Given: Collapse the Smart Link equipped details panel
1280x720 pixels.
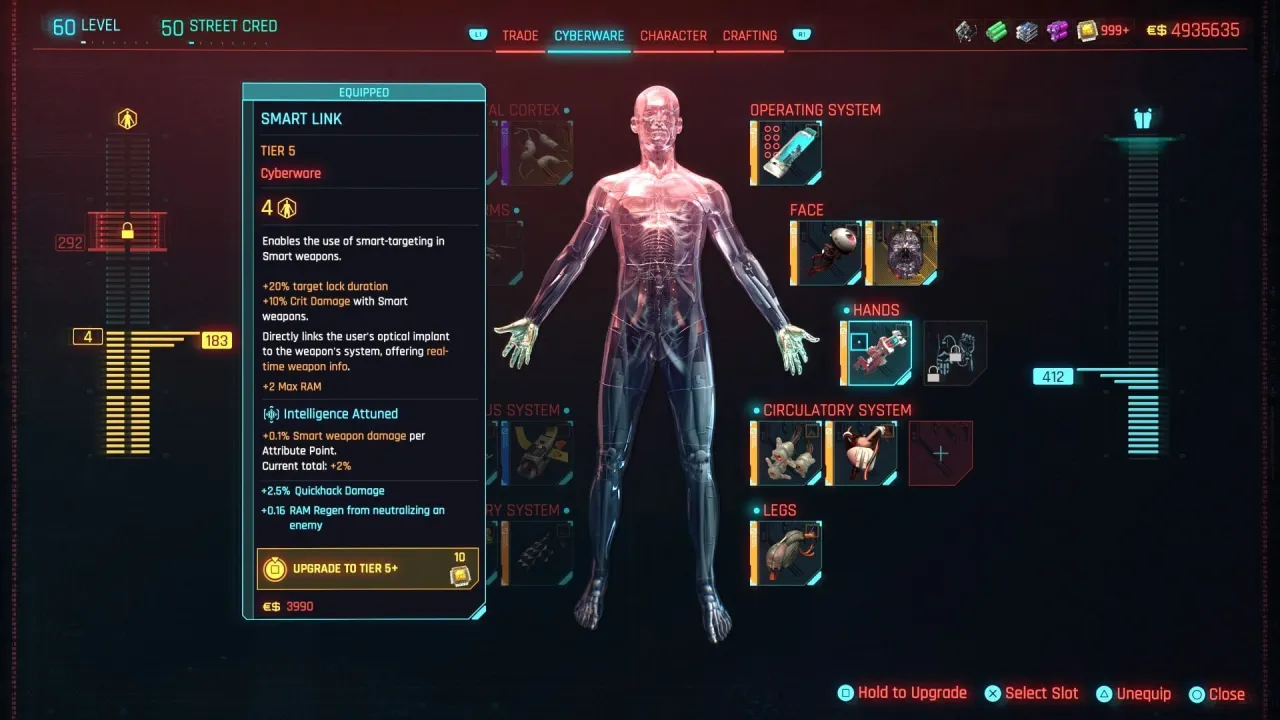Looking at the screenshot, I should point(364,91).
